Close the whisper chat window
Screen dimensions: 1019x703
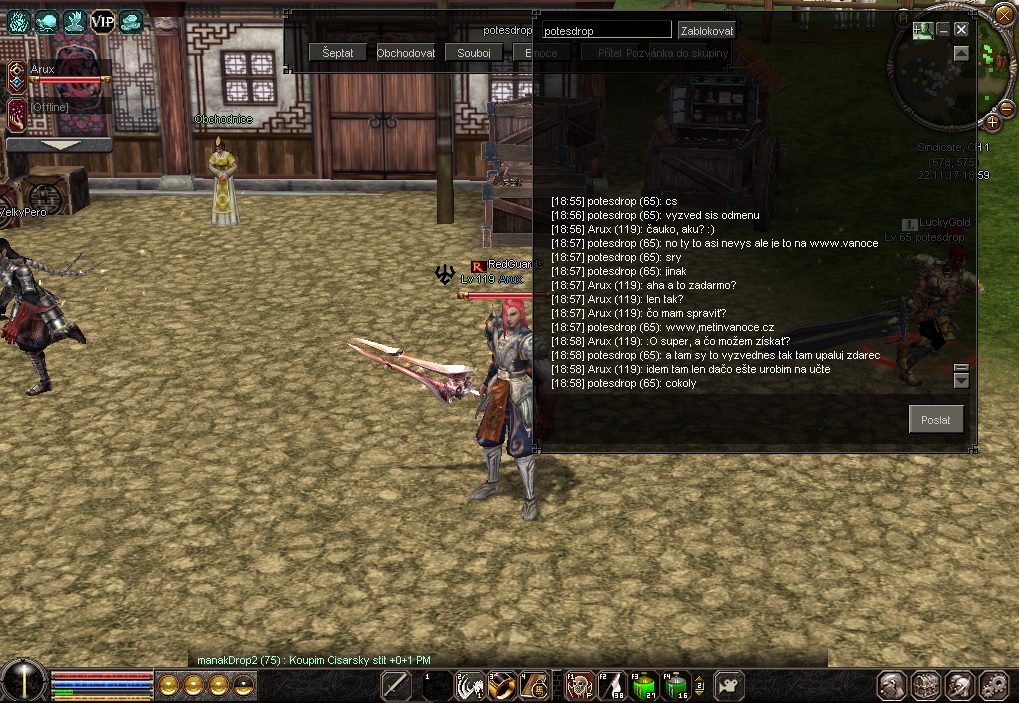(961, 30)
